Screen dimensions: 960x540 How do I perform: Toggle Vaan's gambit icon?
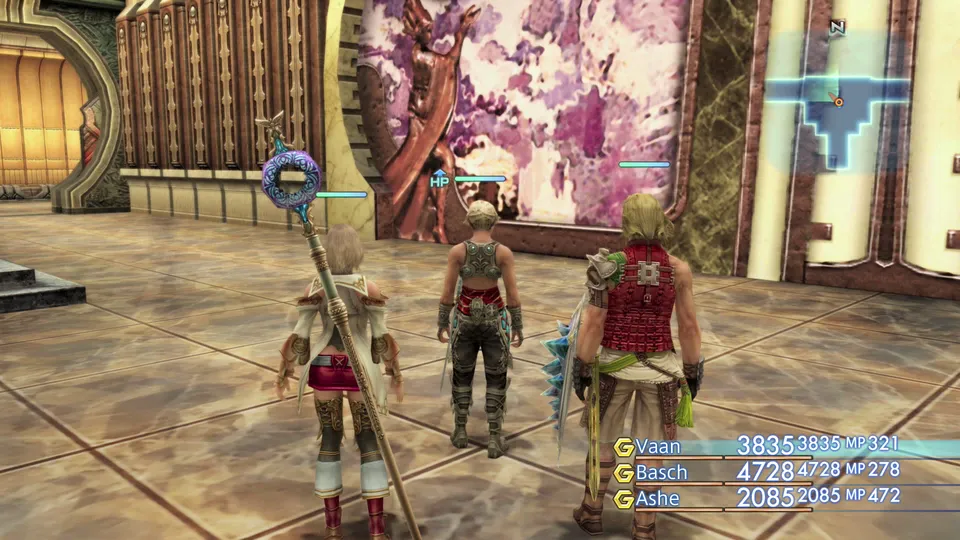(624, 447)
